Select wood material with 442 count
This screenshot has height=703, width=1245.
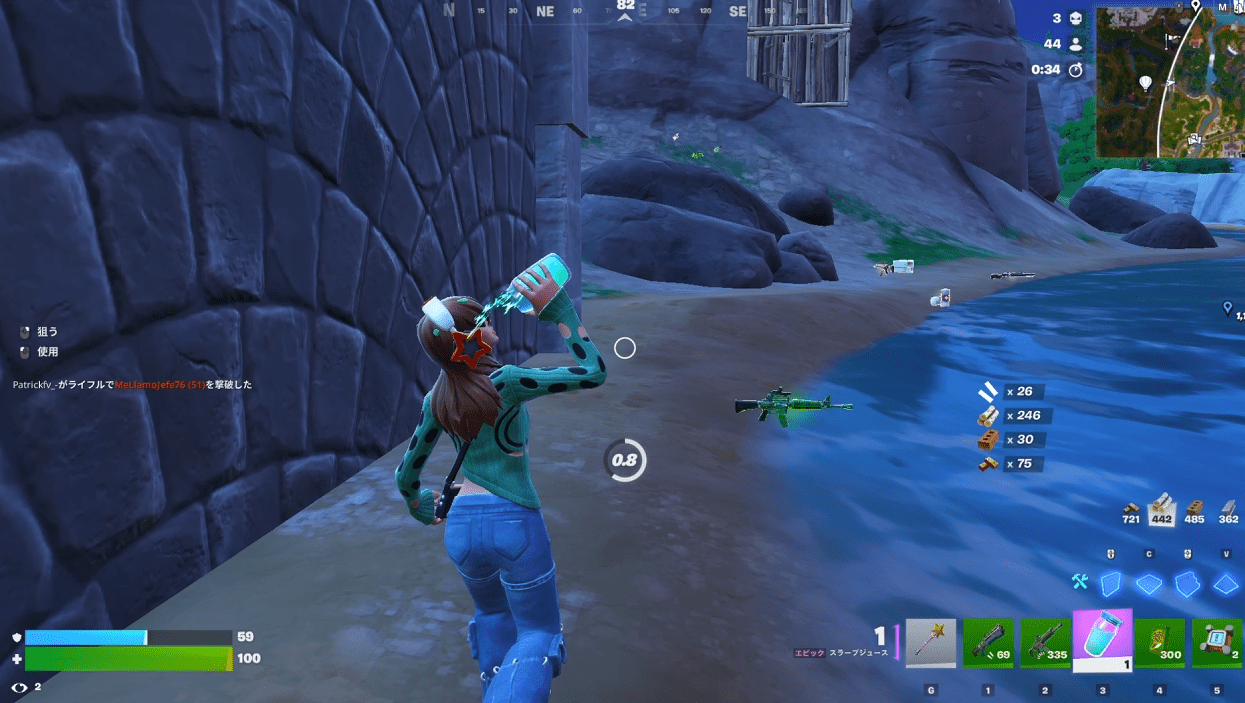click(x=1161, y=508)
